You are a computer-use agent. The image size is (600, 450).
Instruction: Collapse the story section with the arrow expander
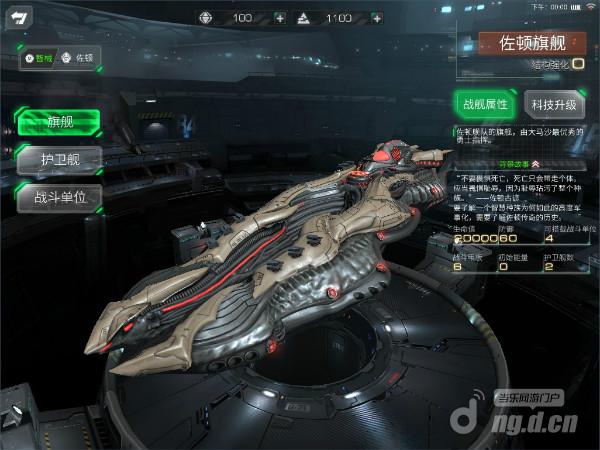tap(535, 161)
